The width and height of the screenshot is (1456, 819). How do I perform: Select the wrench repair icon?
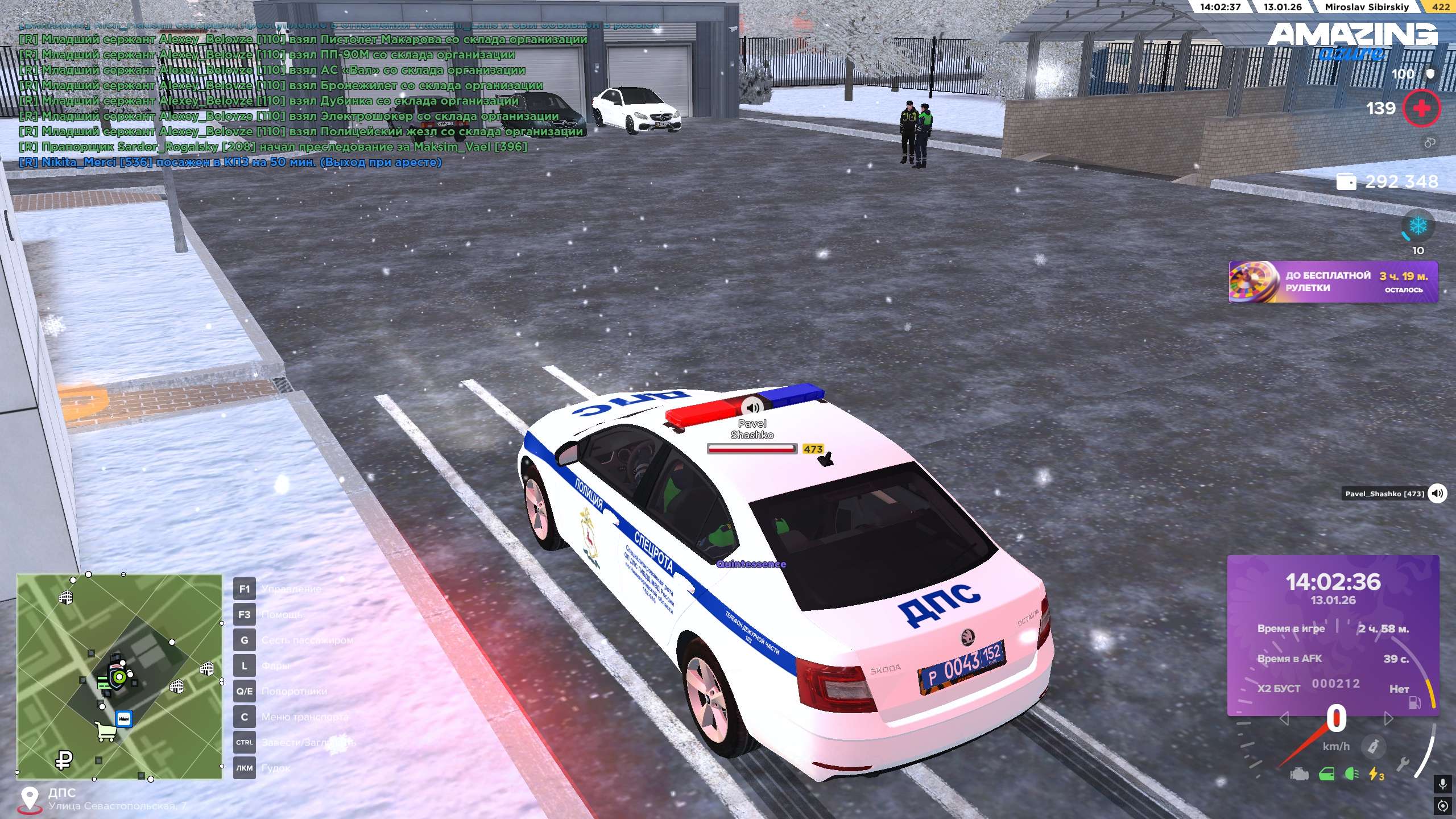1403,766
